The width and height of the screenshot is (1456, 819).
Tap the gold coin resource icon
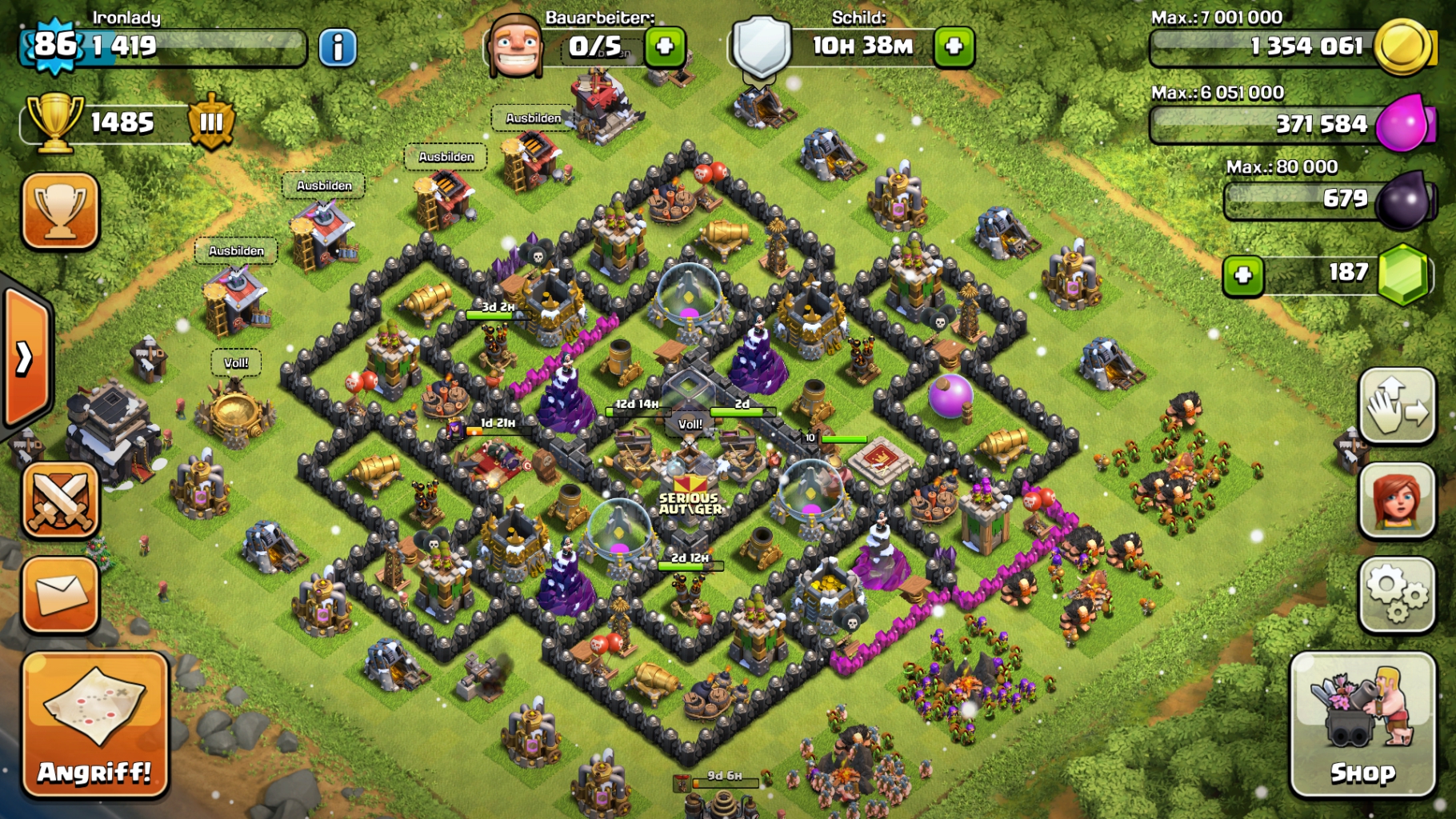(1402, 47)
